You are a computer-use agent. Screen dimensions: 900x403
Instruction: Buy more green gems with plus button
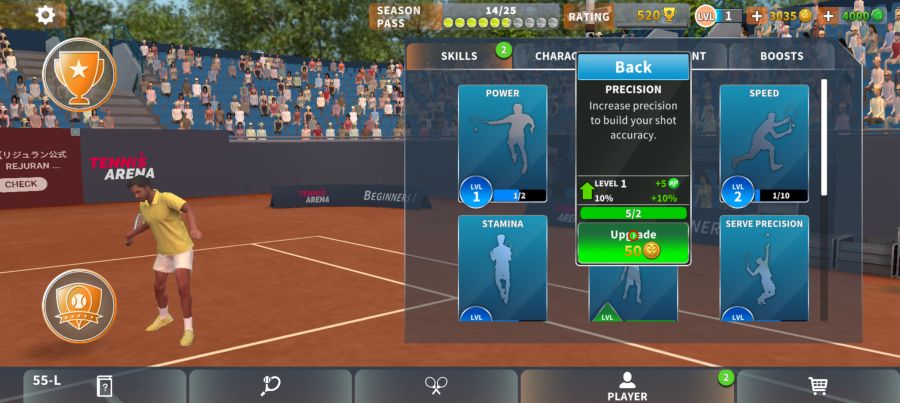[828, 16]
